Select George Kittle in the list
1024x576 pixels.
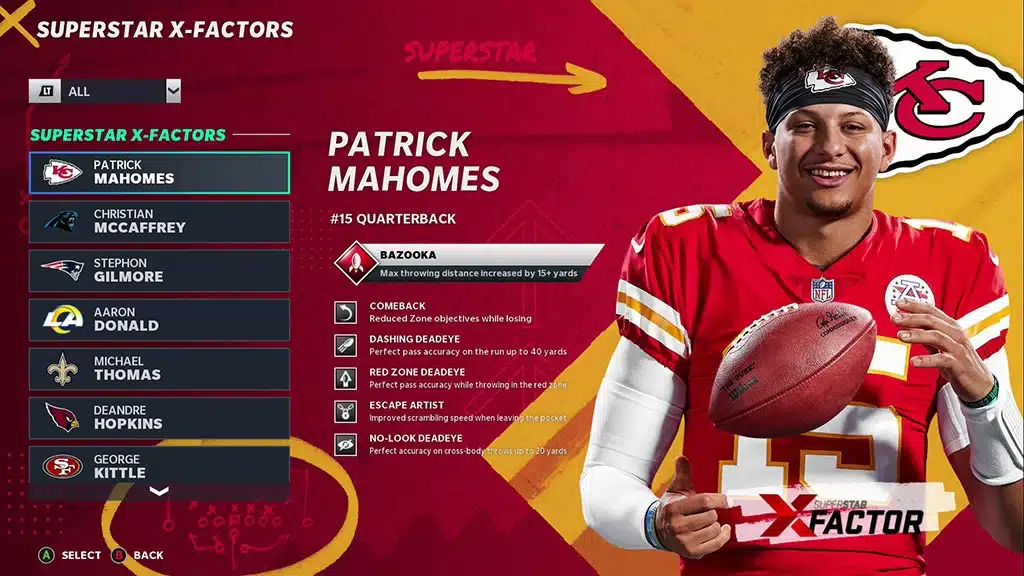pyautogui.click(x=159, y=465)
